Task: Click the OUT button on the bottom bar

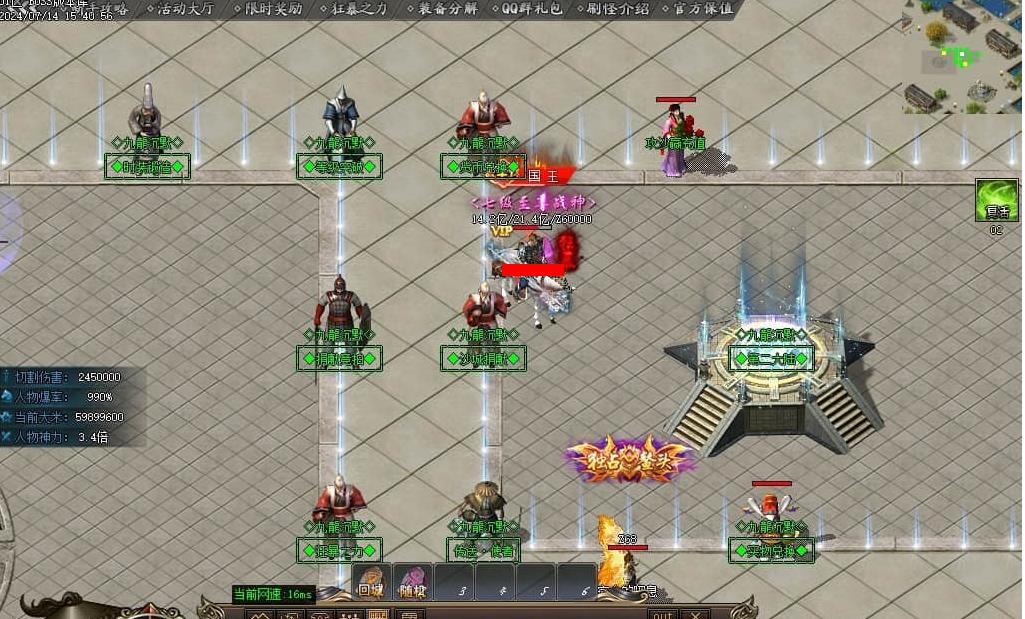Action: tap(663, 614)
